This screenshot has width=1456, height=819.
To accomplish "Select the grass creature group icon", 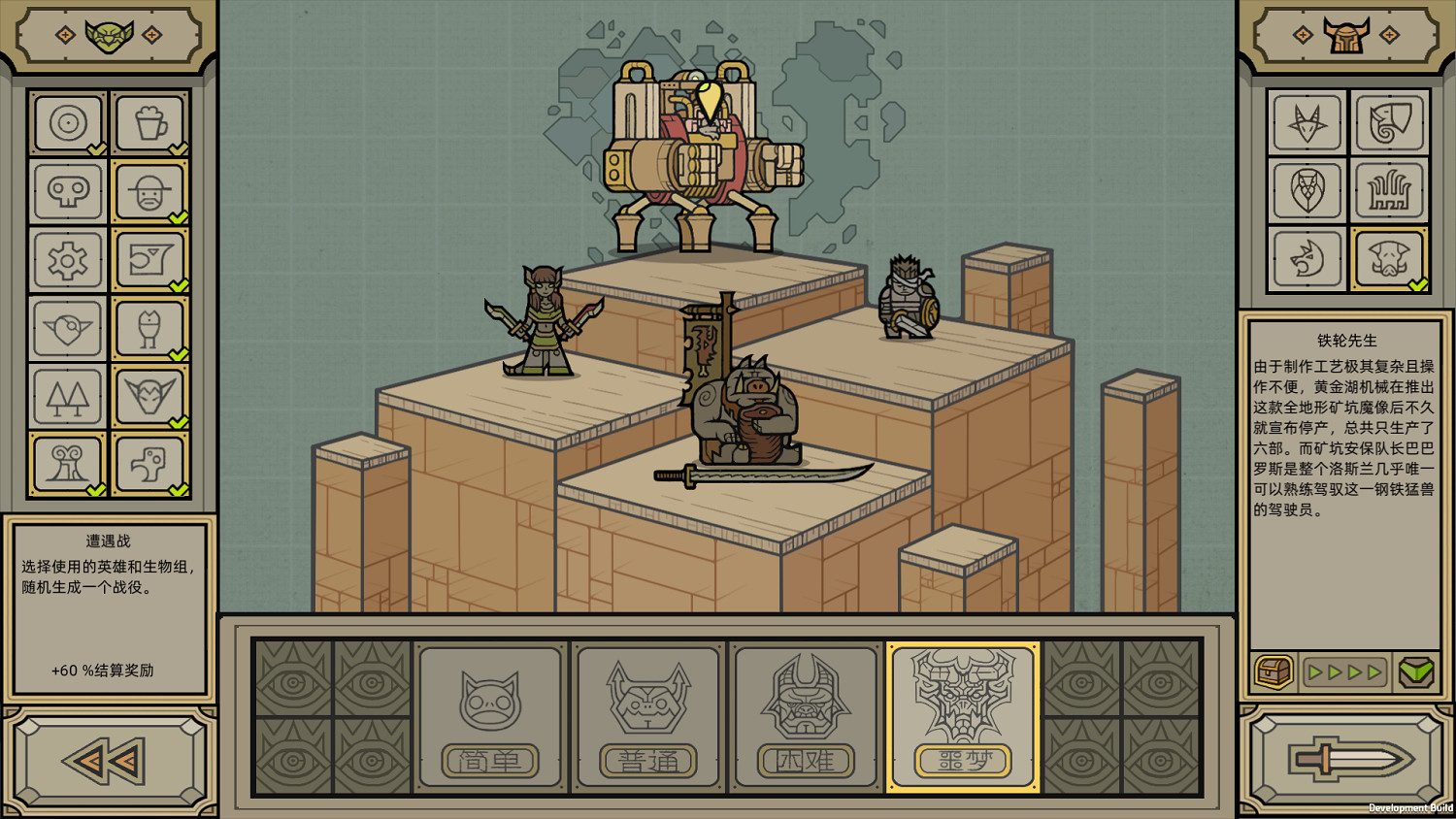I will click(x=1390, y=191).
